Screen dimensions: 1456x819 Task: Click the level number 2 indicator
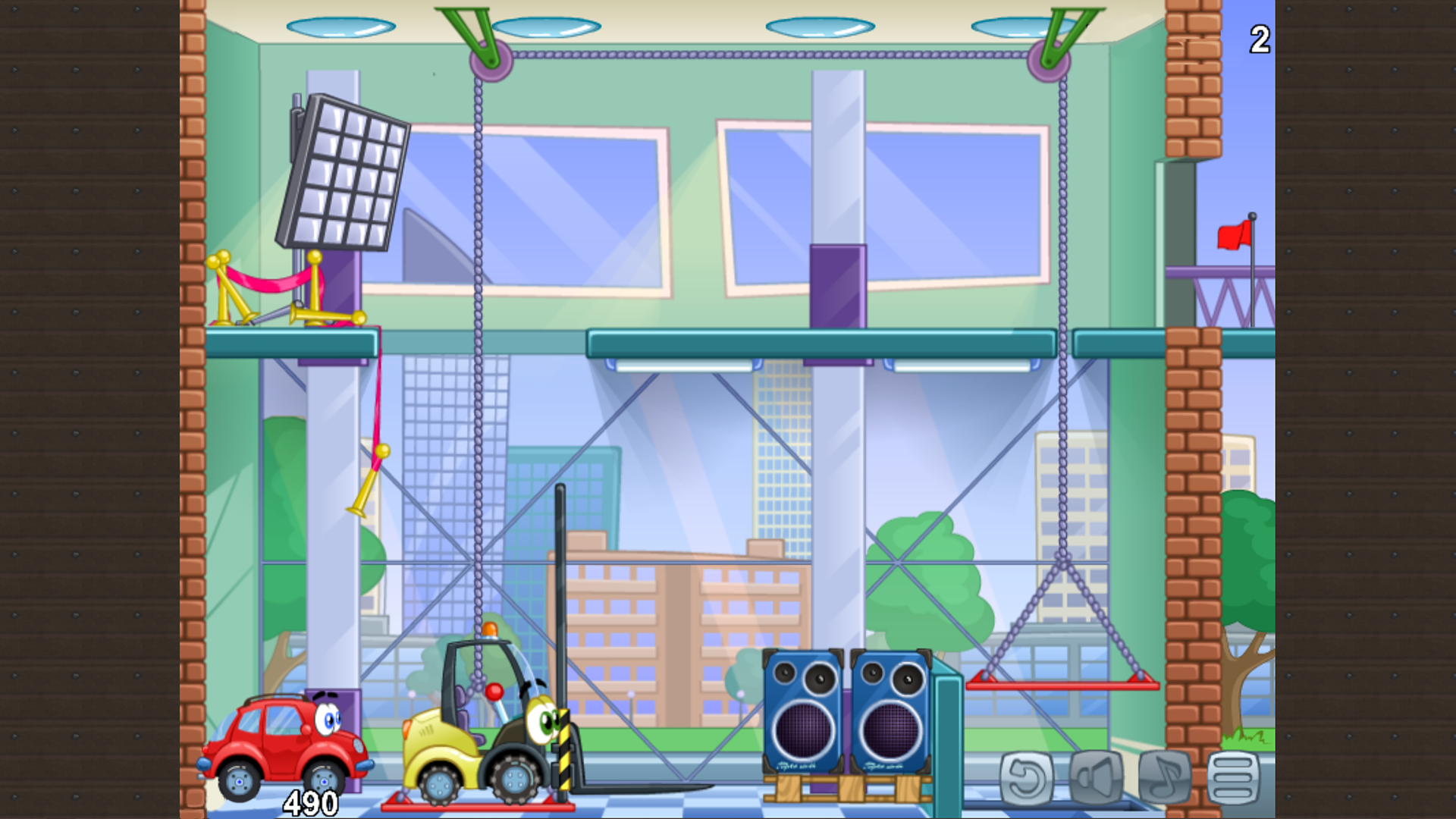[x=1259, y=37]
